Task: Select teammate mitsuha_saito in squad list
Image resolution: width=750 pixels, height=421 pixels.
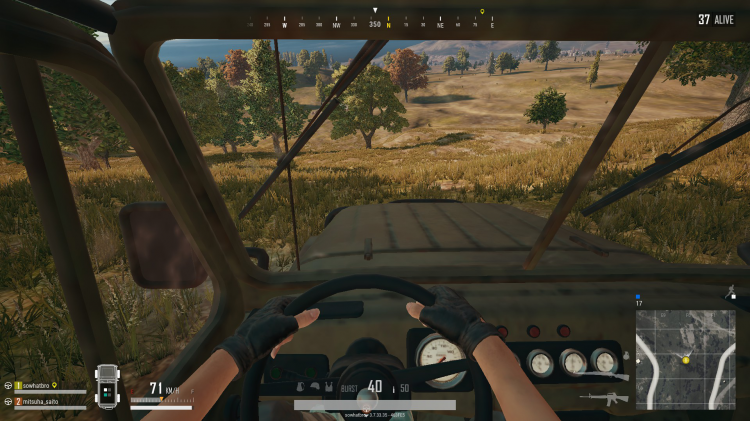Action: coord(39,401)
